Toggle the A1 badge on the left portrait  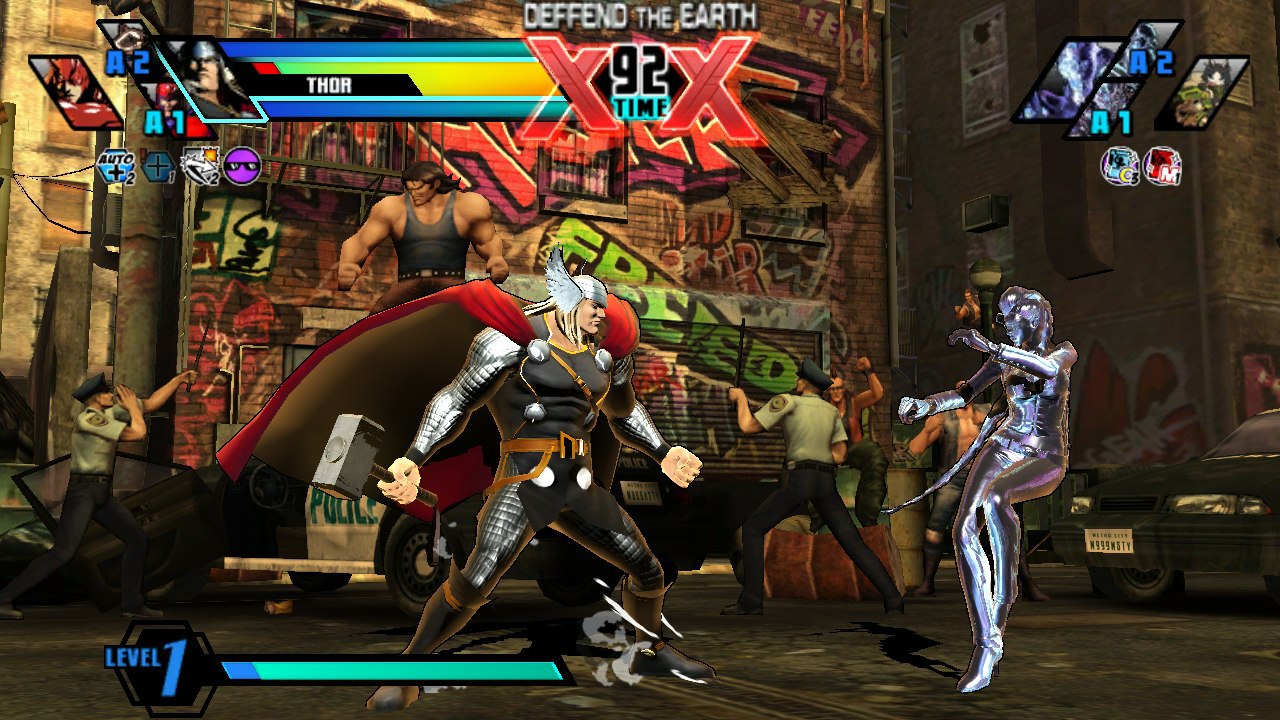pos(167,118)
